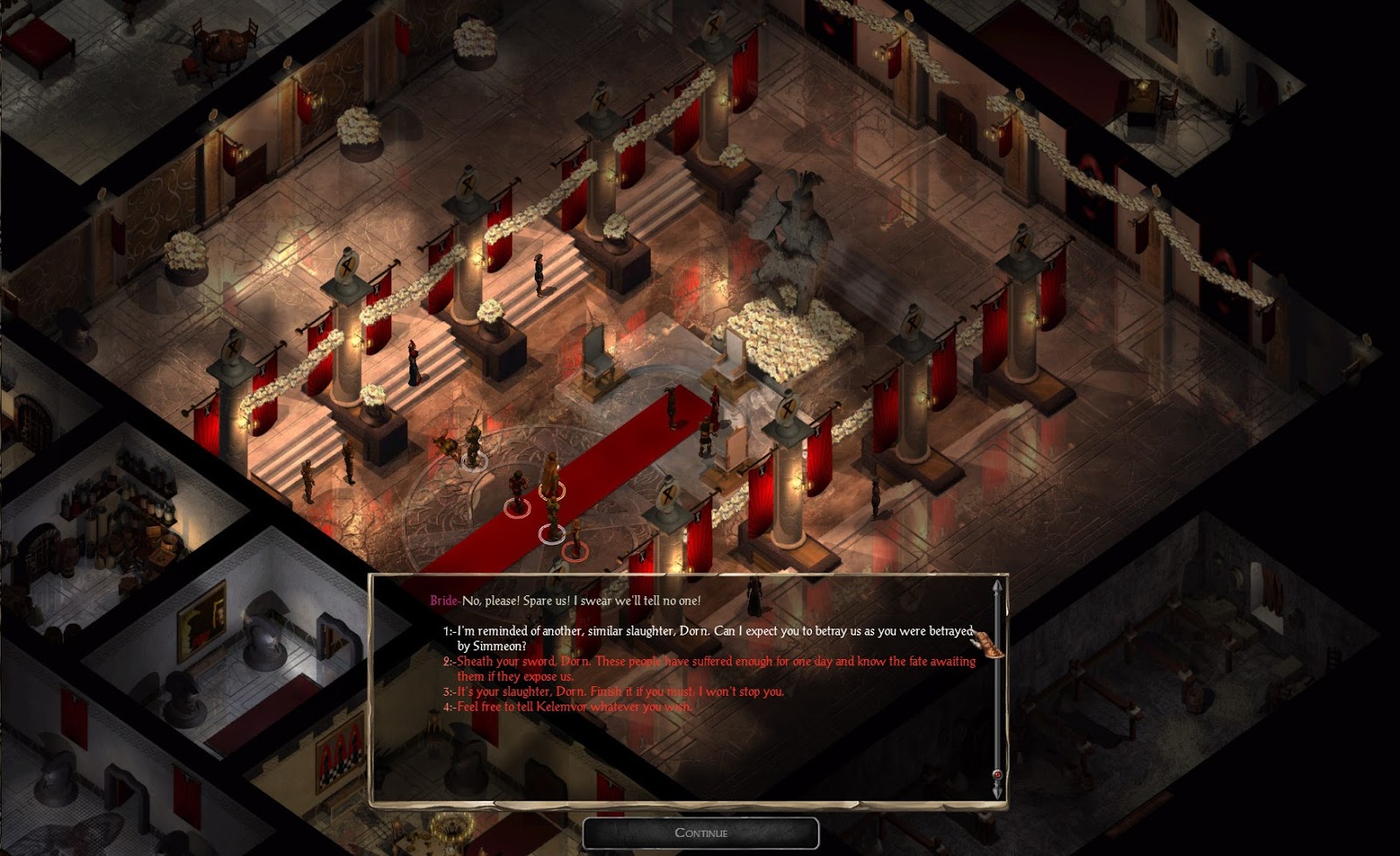Choose "Feel free to tell Kelemvor" option
The image size is (1400, 856).
point(574,706)
